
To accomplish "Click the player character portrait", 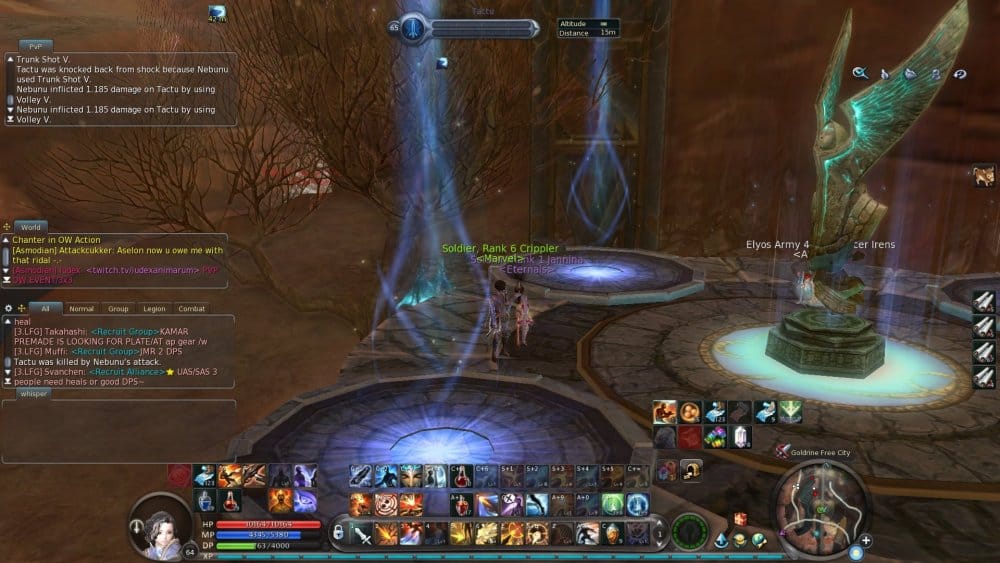I will pos(162,522).
